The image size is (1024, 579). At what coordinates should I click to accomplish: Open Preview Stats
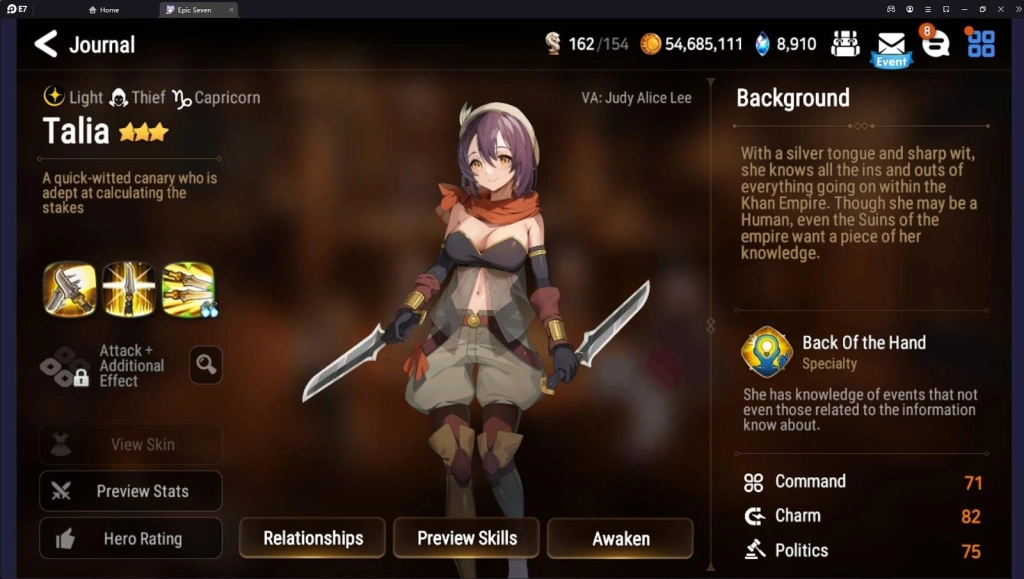(131, 491)
